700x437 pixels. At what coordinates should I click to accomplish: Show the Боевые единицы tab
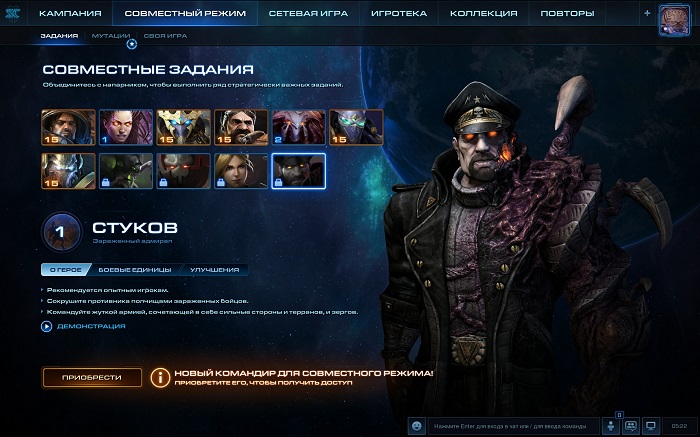click(x=129, y=269)
